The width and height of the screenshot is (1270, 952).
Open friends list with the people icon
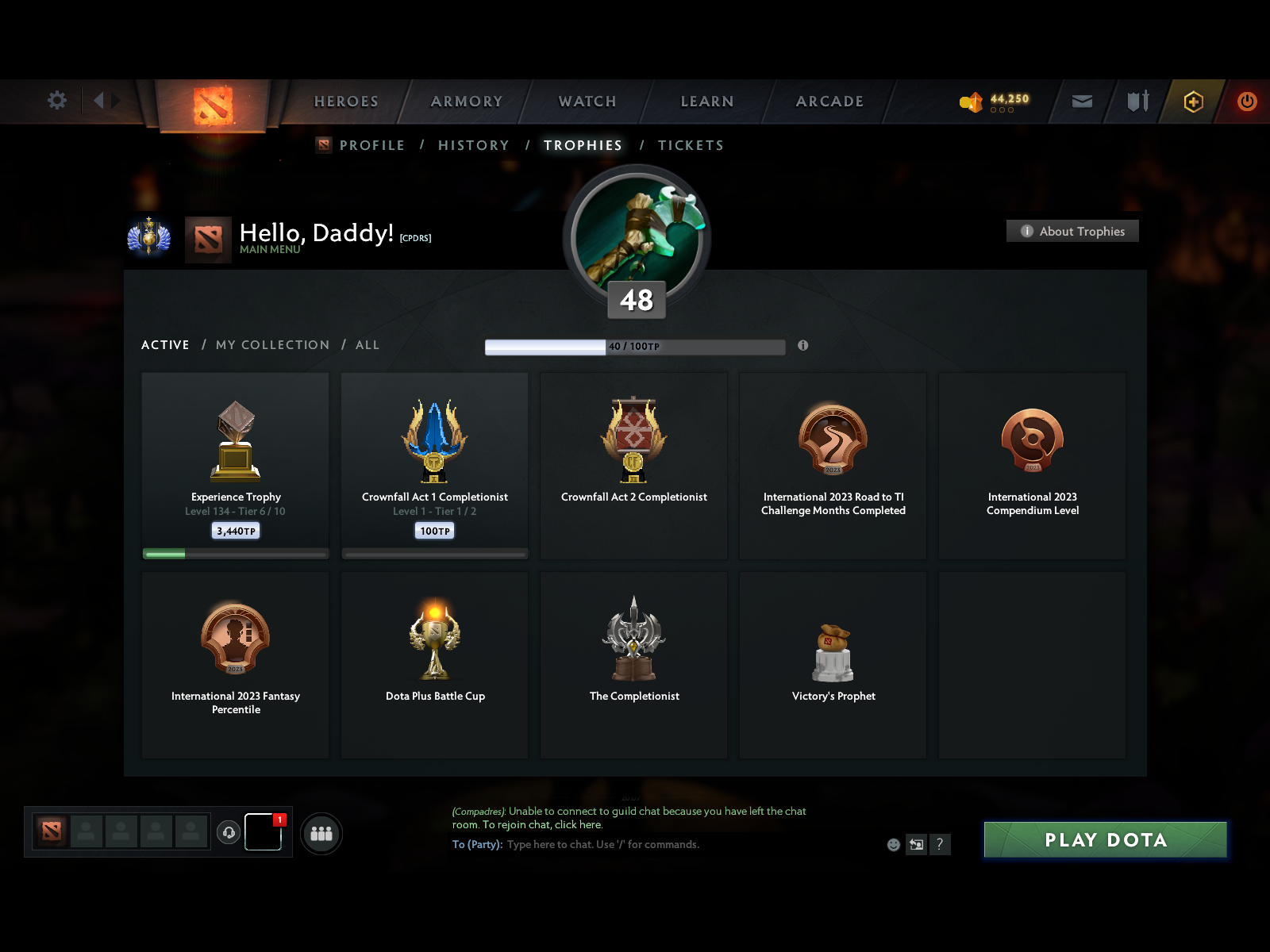click(321, 833)
